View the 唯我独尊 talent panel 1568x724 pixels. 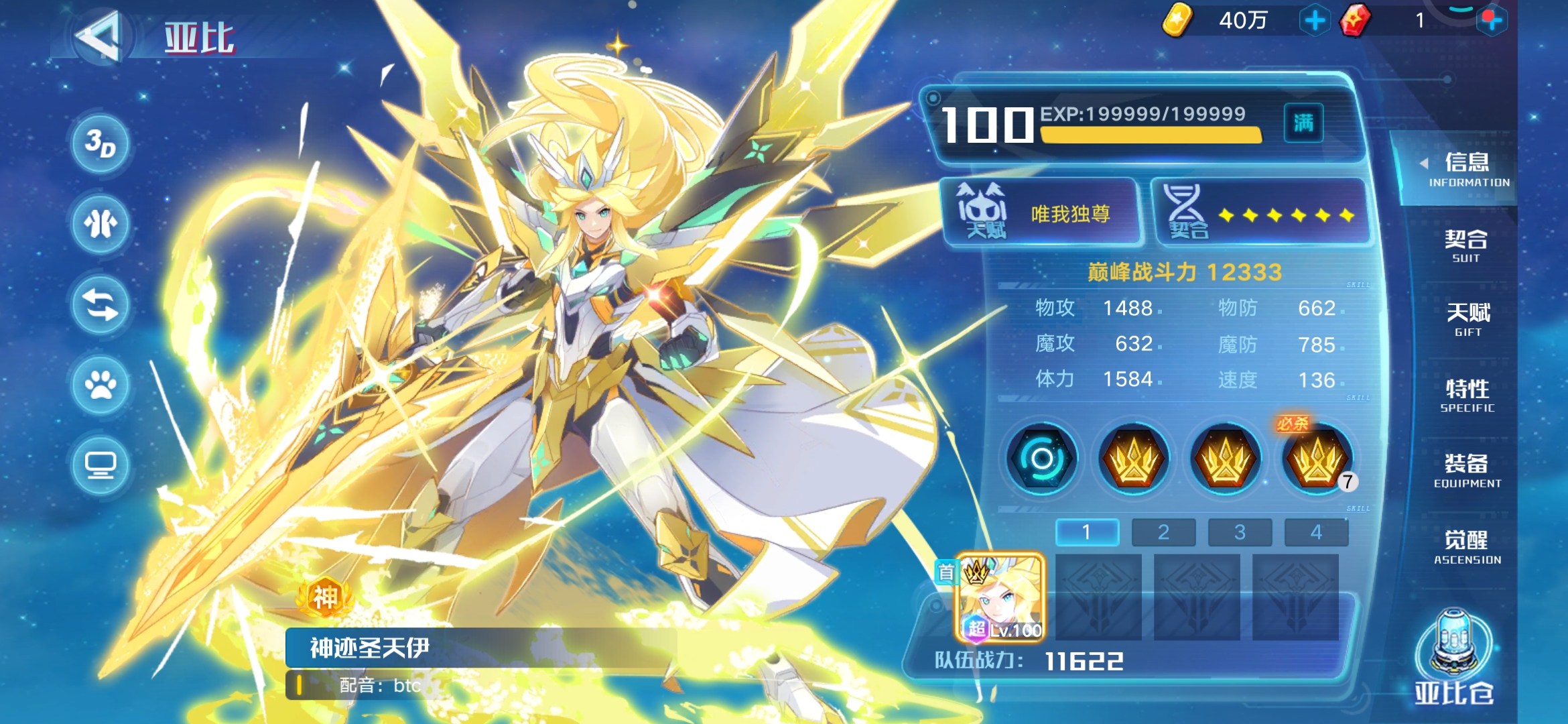(x=1042, y=213)
